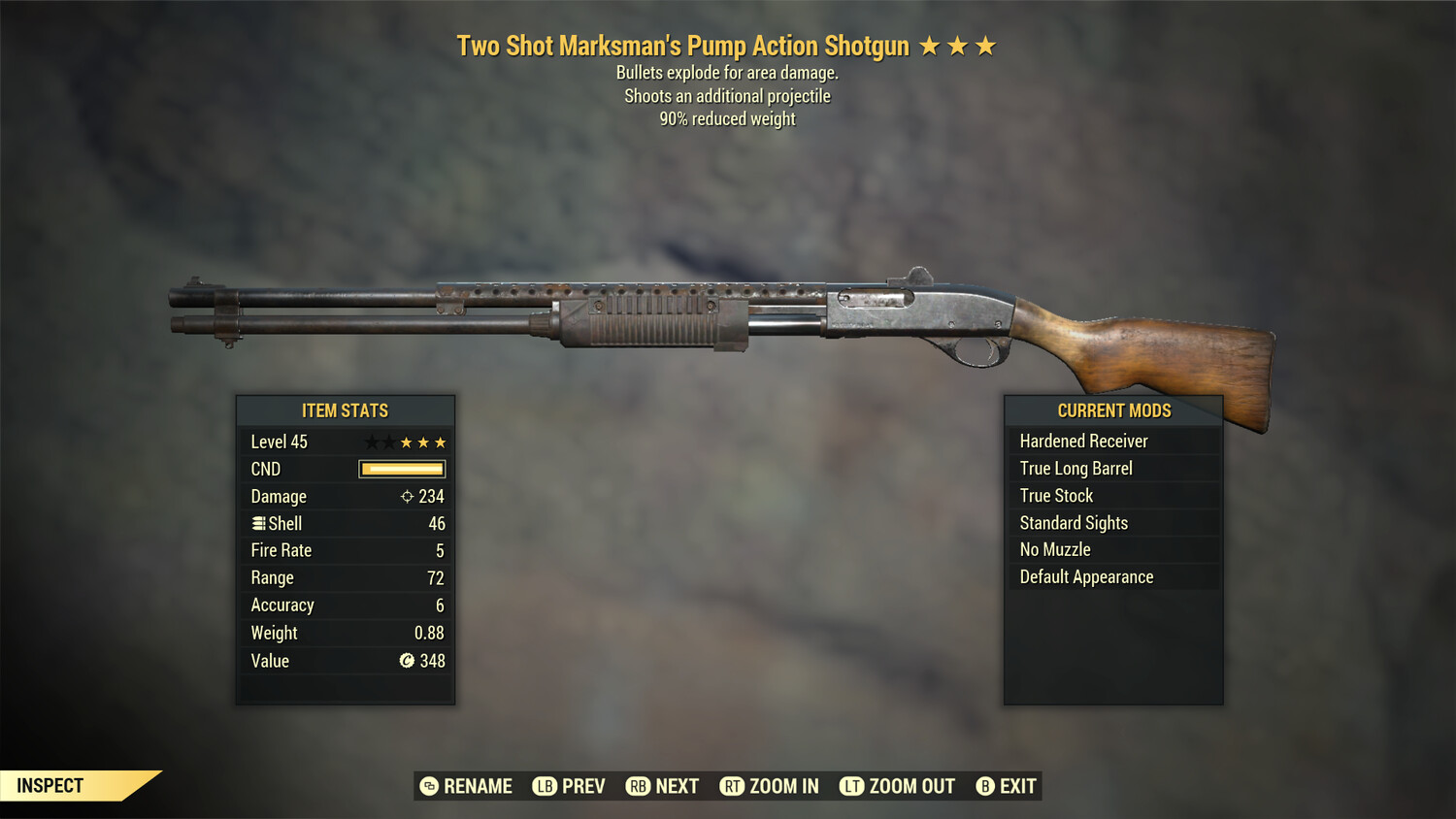Click the RB Next shoulder button icon

pyautogui.click(x=638, y=786)
